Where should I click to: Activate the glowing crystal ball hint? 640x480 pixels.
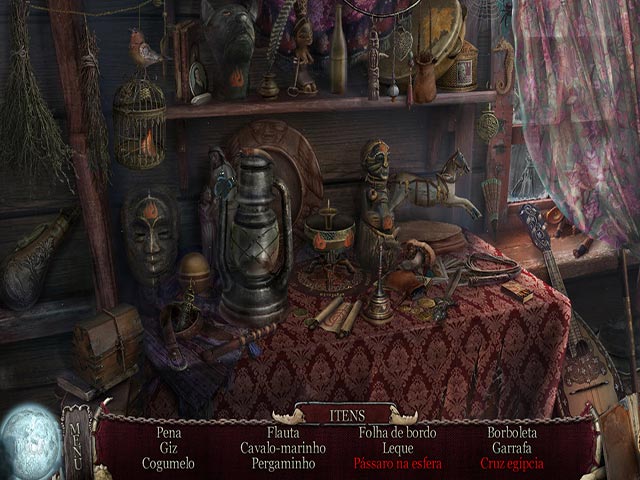28,440
